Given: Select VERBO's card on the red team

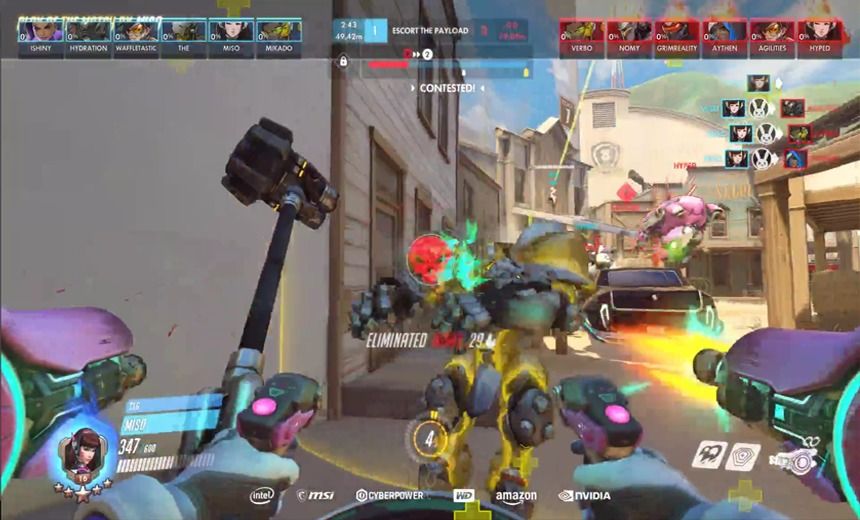Looking at the screenshot, I should pos(582,37).
